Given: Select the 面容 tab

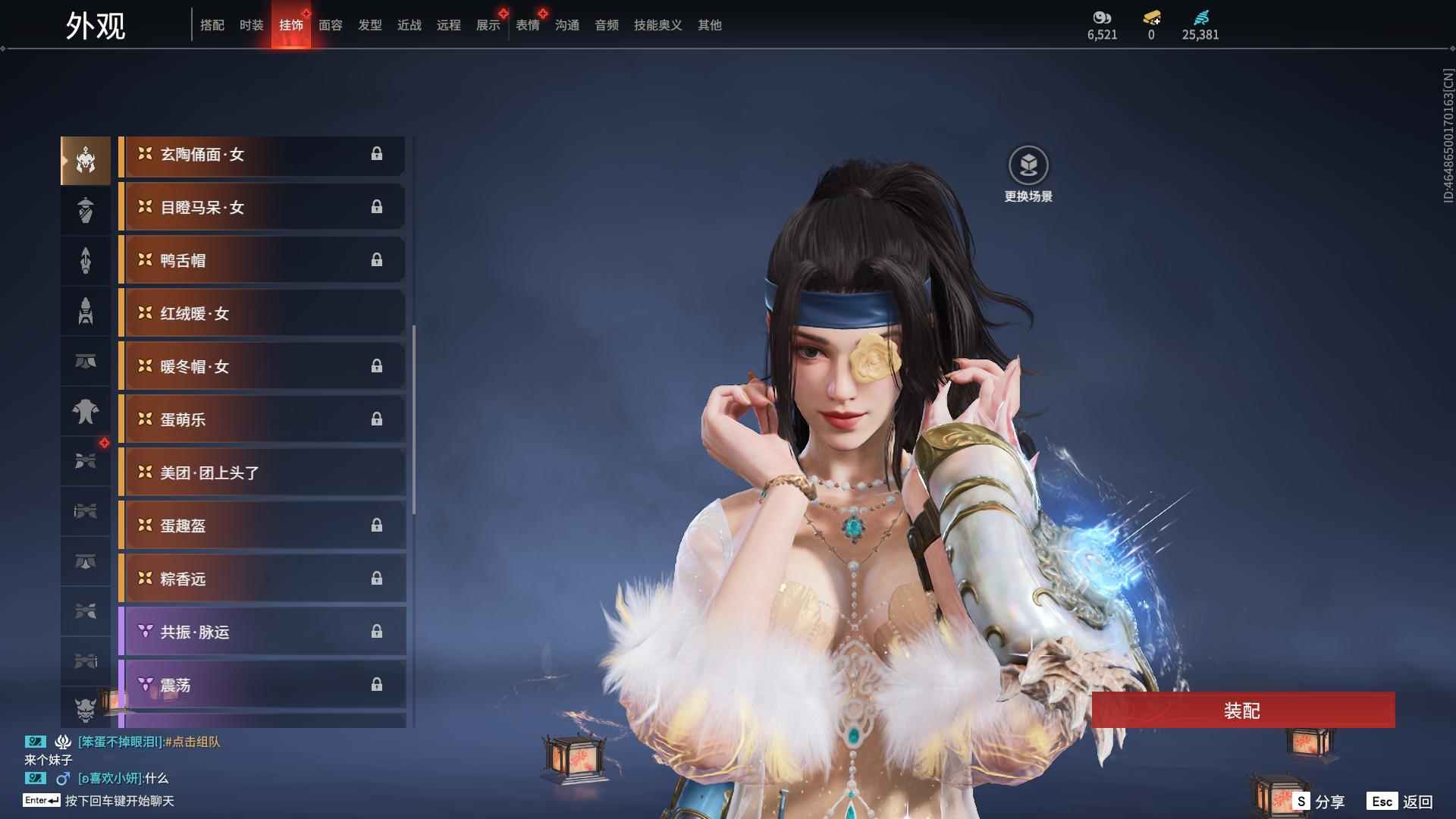Looking at the screenshot, I should coord(330,25).
